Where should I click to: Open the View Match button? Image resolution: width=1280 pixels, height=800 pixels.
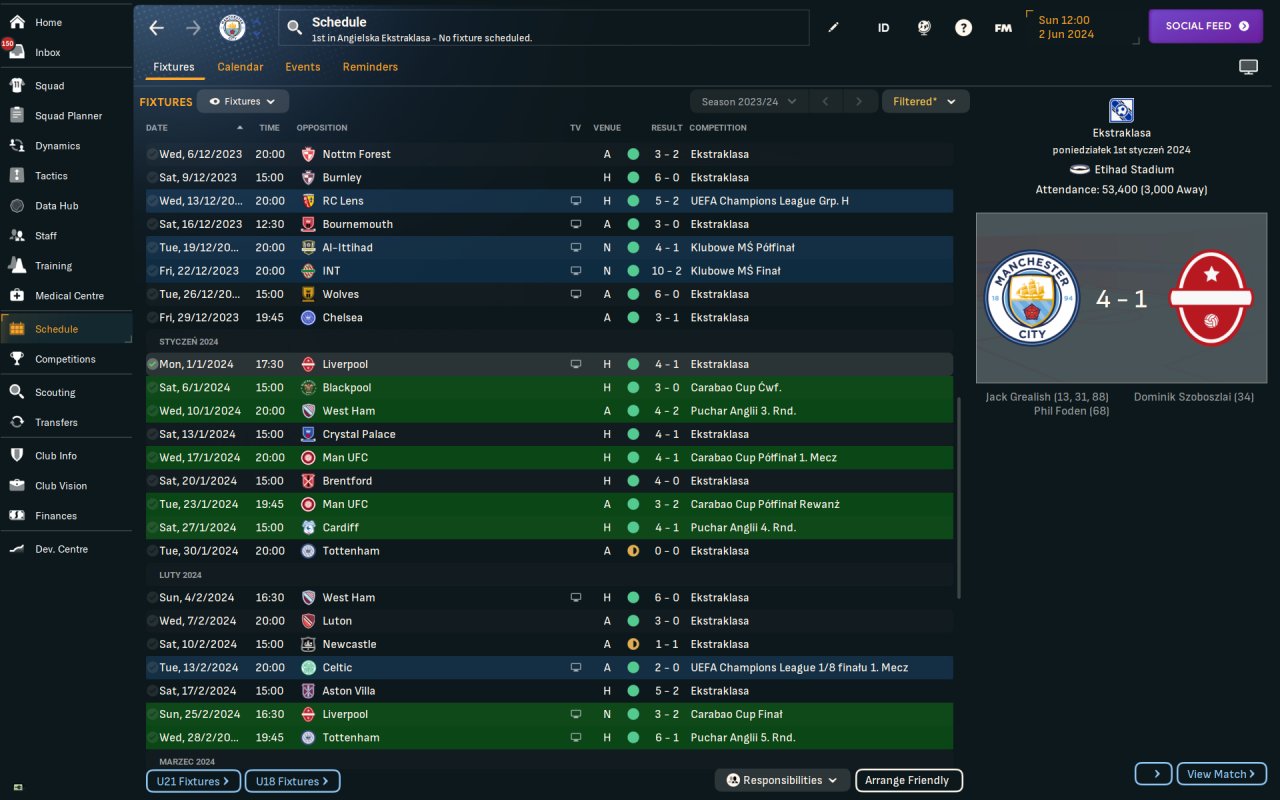1221,774
